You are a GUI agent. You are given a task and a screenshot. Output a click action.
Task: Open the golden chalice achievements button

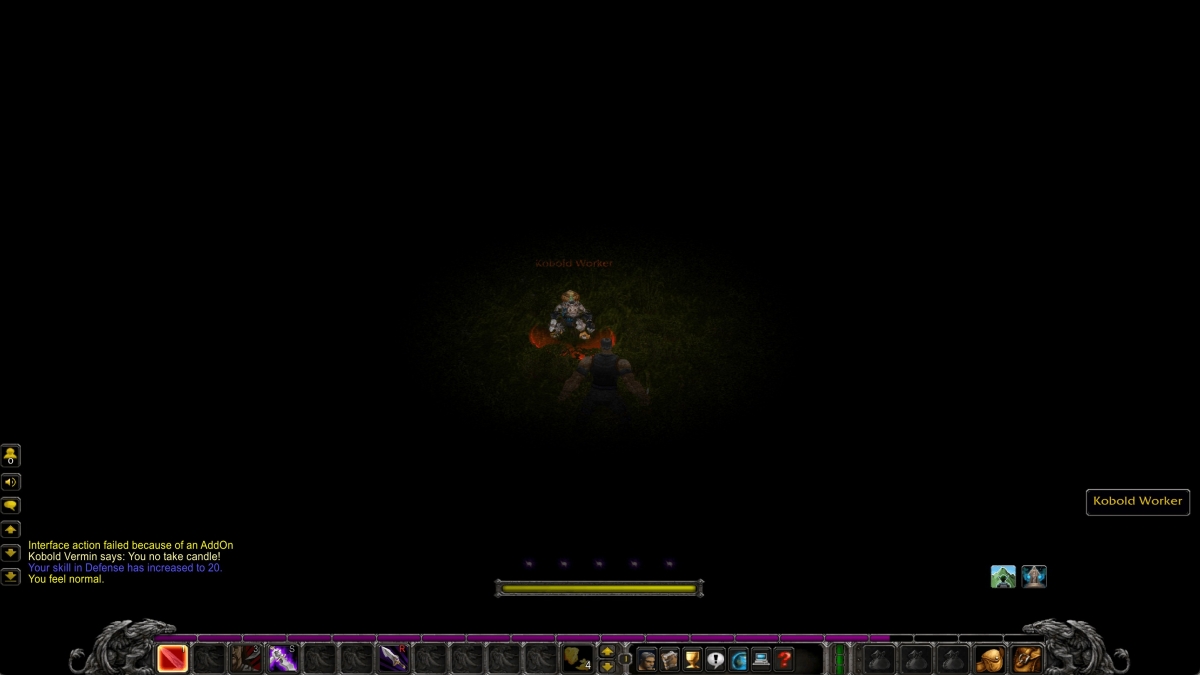pyautogui.click(x=692, y=659)
